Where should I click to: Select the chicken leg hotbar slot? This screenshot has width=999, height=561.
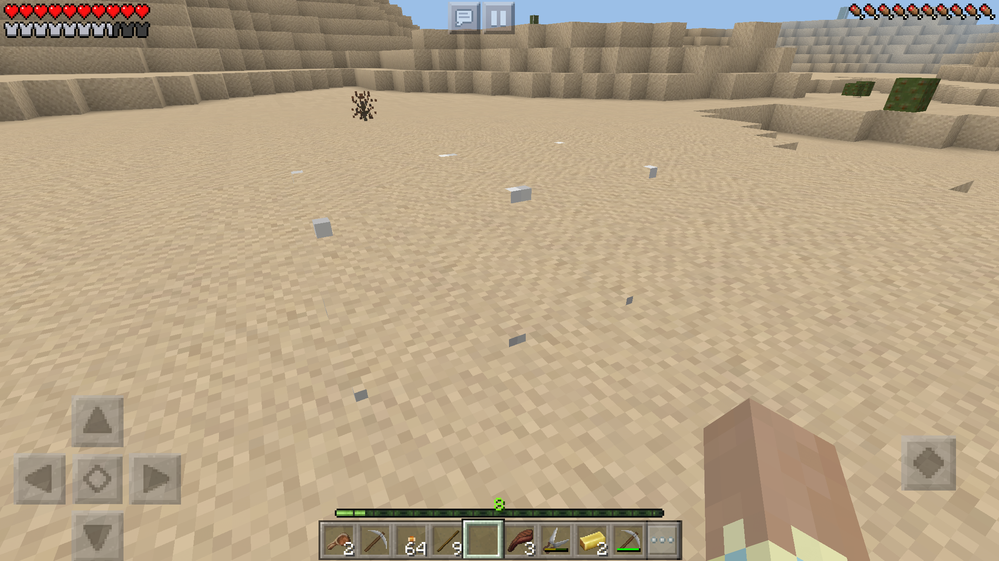(339, 540)
